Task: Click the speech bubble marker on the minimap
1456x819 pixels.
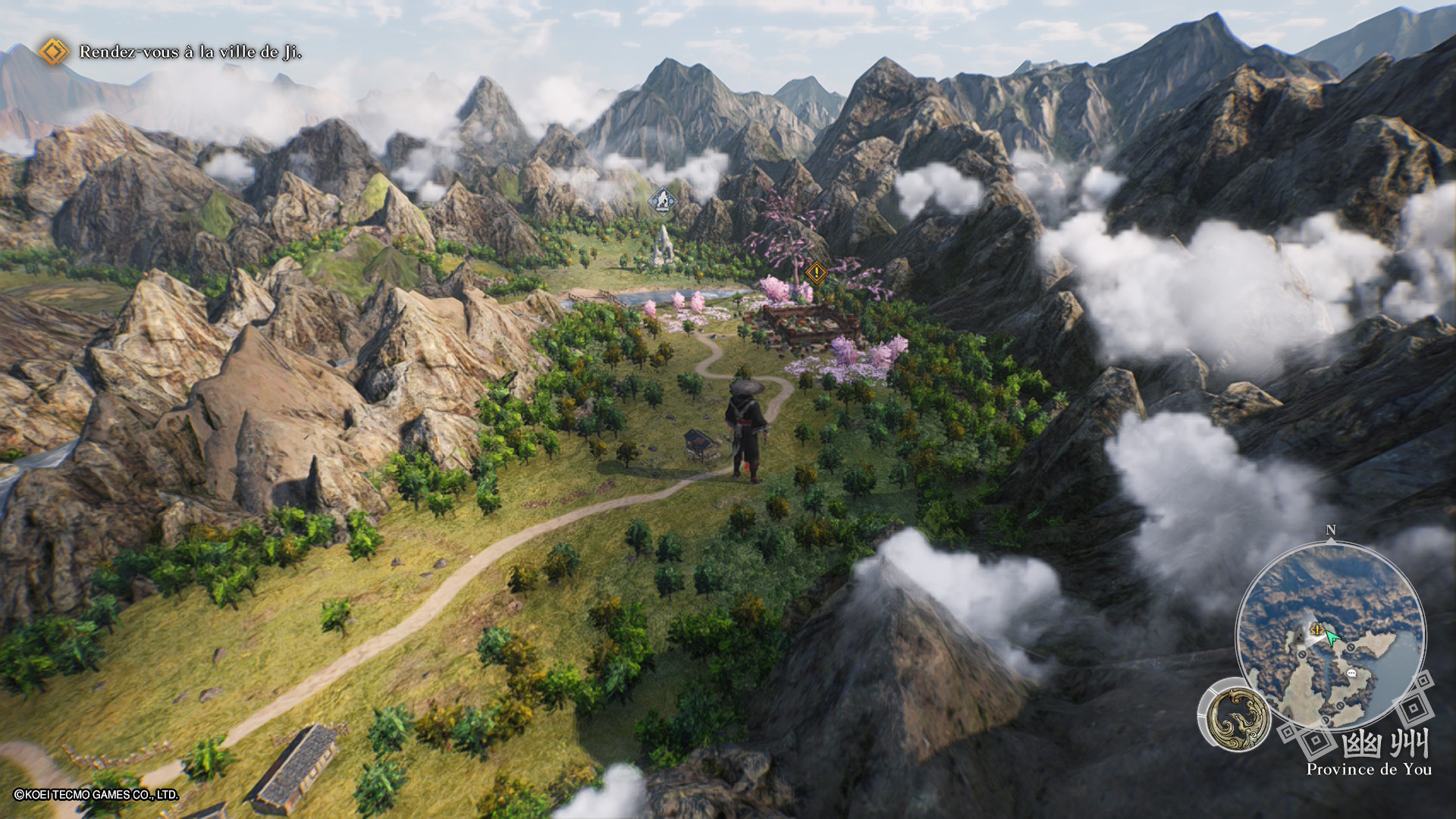Action: tap(1351, 673)
